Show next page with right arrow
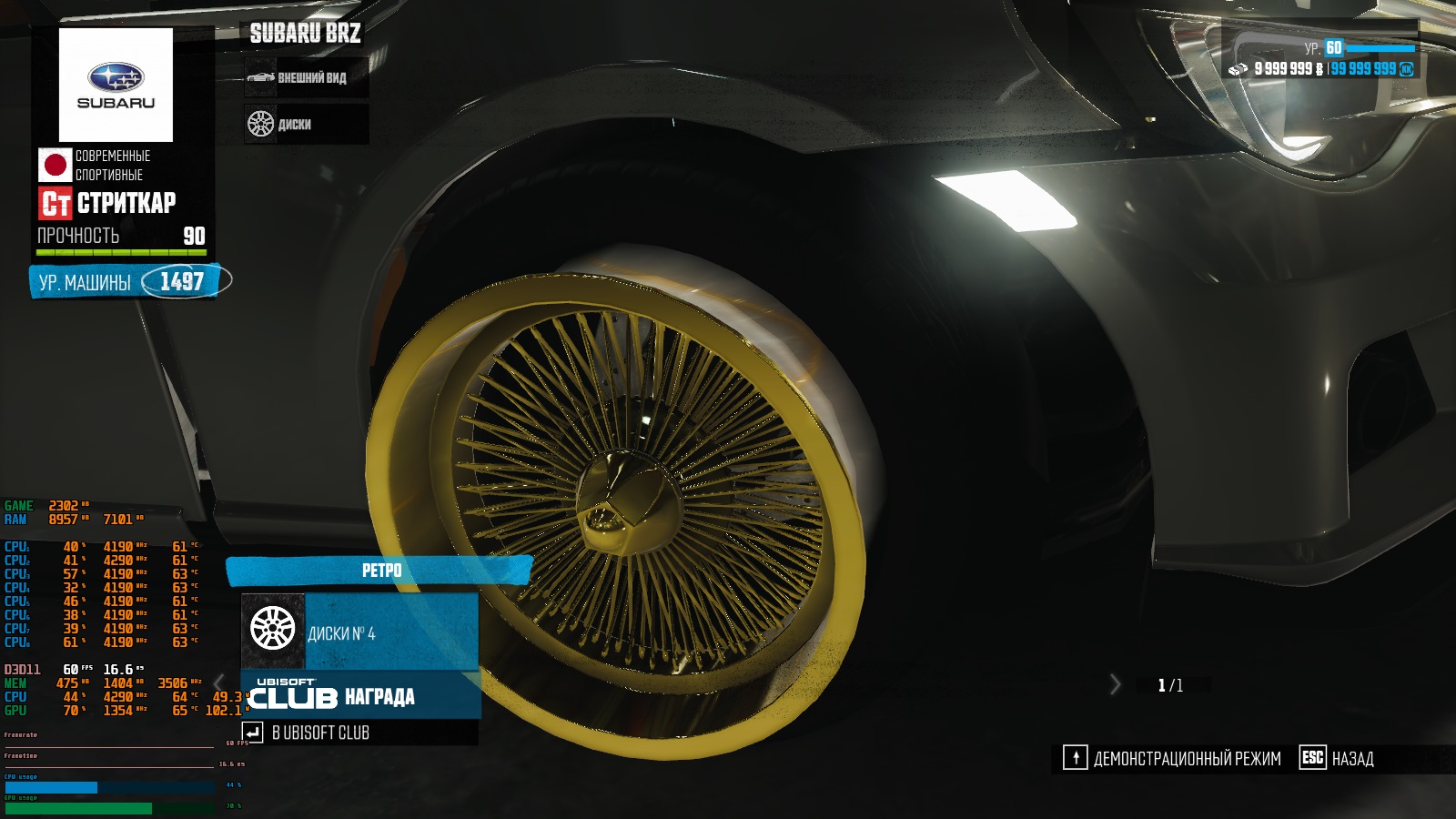 click(1116, 684)
